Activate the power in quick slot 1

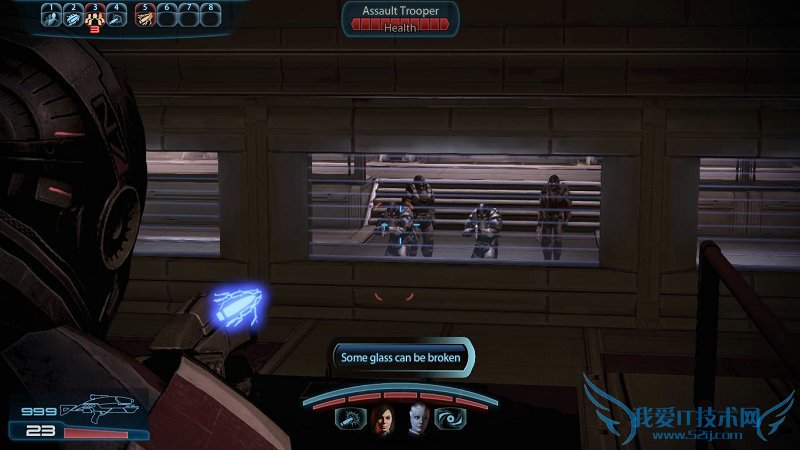pos(50,17)
